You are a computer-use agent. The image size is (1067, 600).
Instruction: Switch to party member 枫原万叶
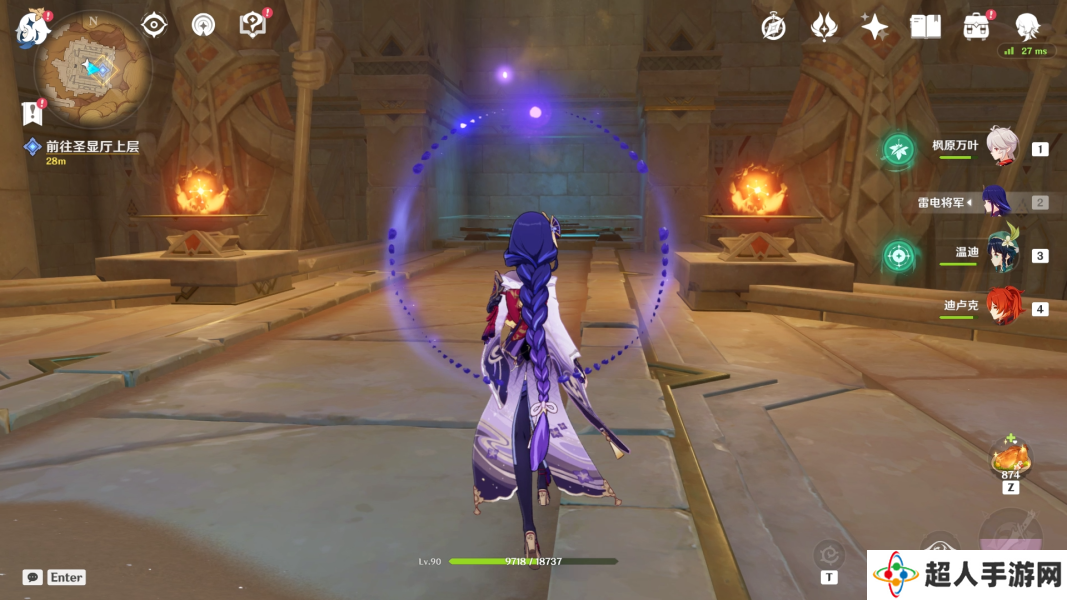pyautogui.click(x=1002, y=148)
